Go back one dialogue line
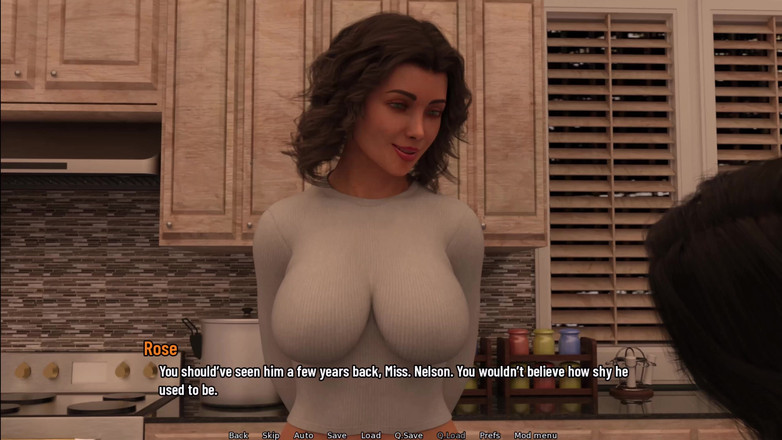Image resolution: width=782 pixels, height=440 pixels. [238, 435]
